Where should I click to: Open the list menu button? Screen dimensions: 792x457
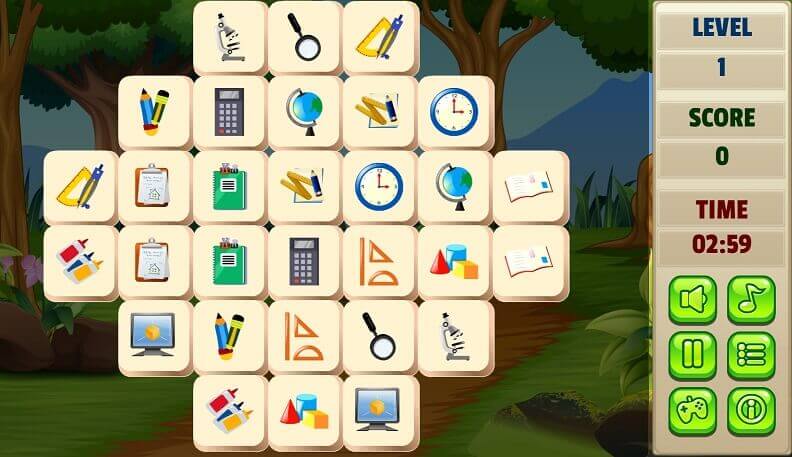(751, 355)
